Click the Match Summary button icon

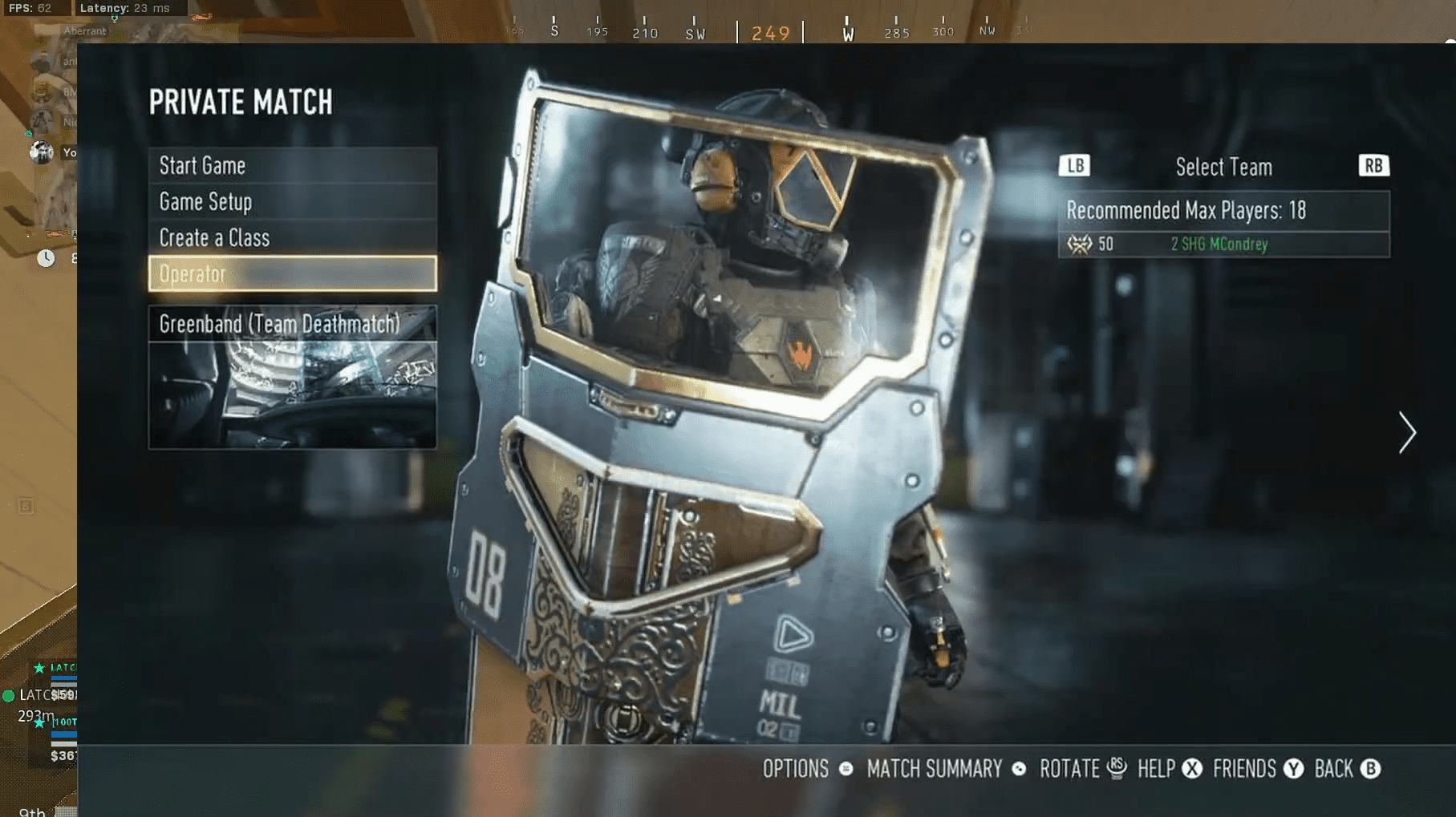tap(1020, 770)
